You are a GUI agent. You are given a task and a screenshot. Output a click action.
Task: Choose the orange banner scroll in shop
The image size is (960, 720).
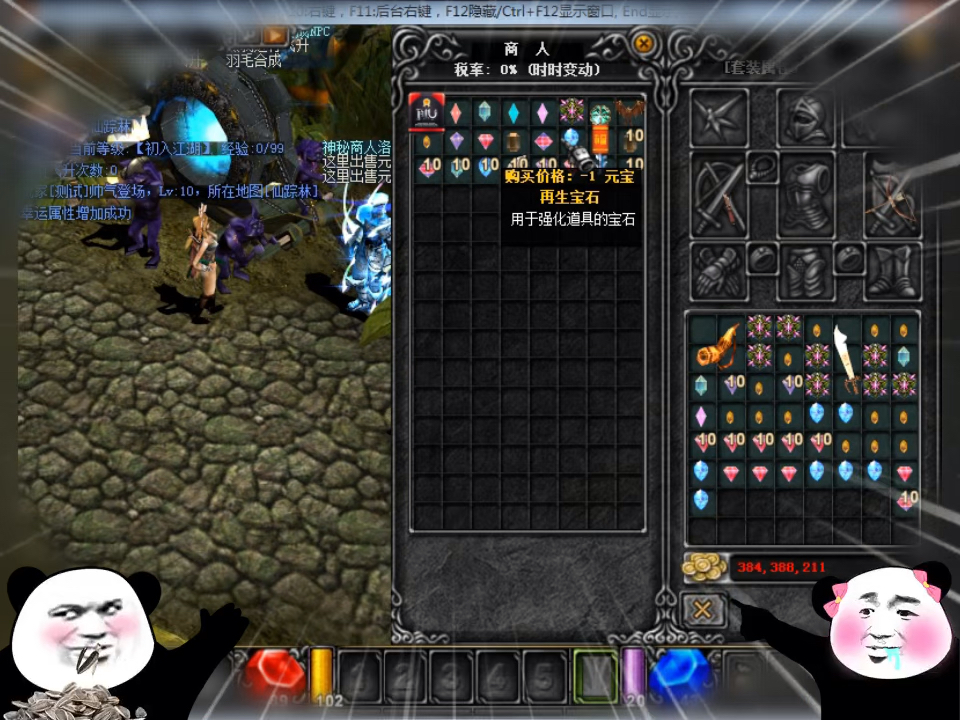600,138
